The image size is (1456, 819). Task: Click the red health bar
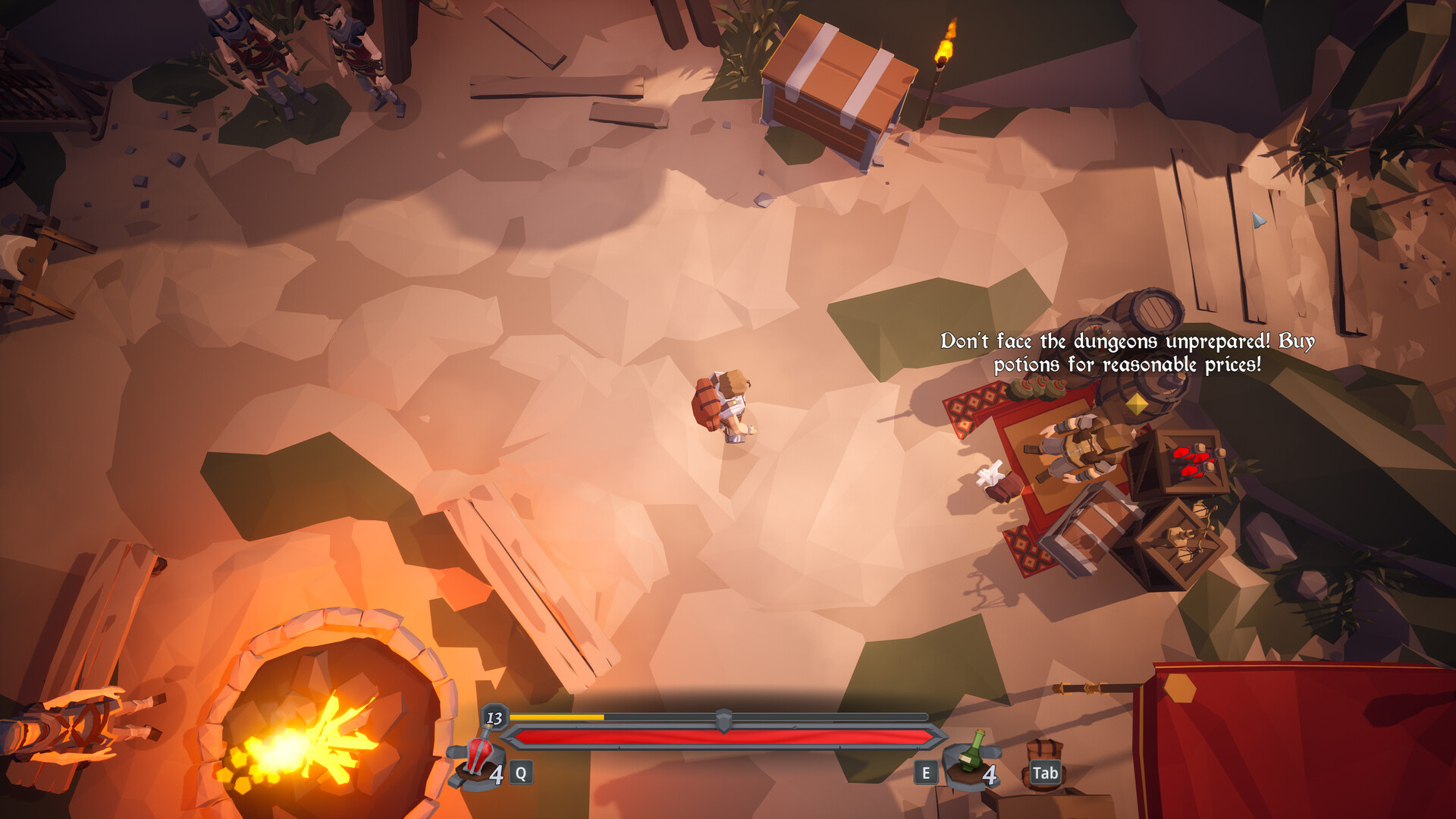coord(720,737)
